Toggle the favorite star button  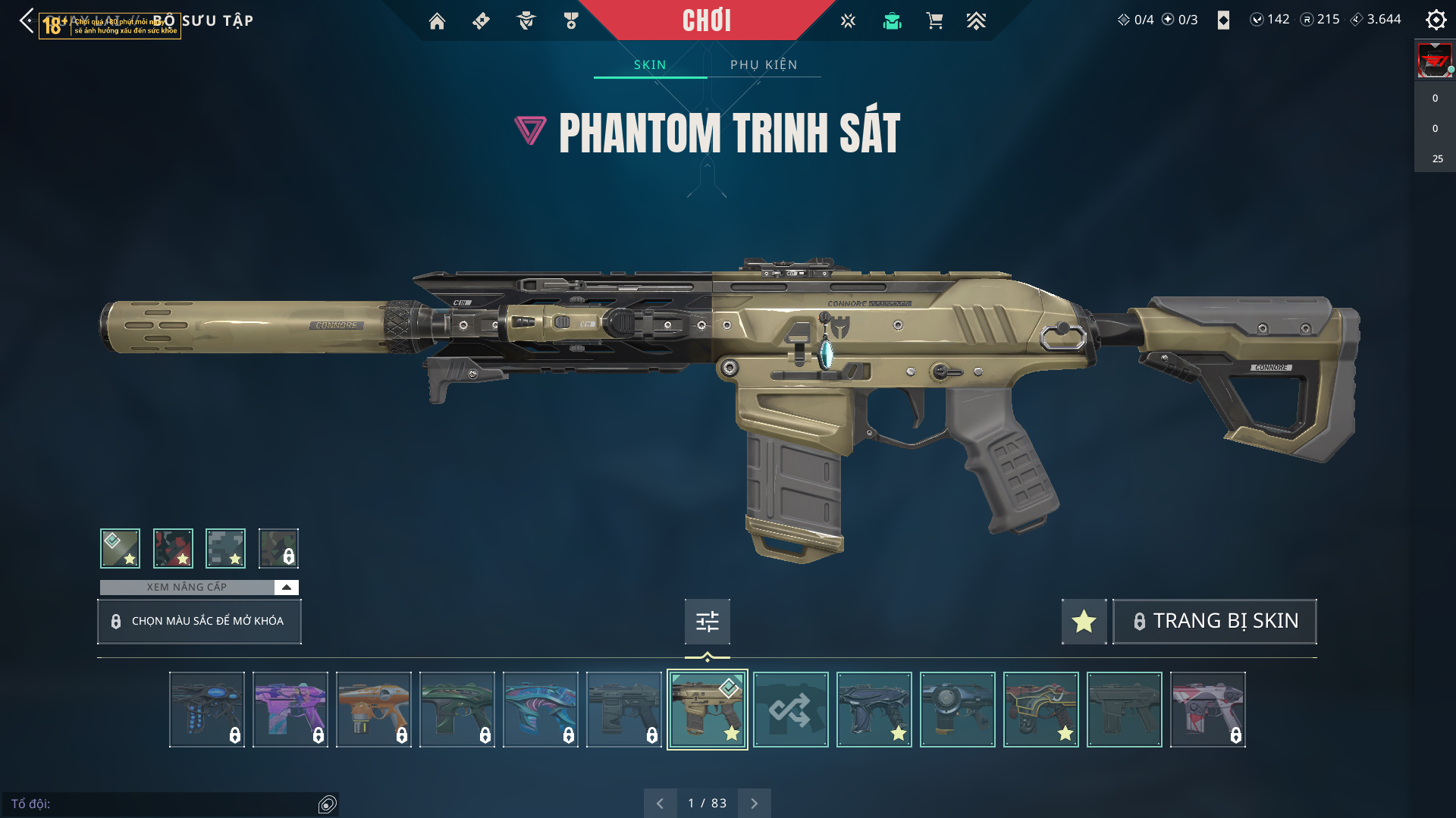tap(1084, 621)
